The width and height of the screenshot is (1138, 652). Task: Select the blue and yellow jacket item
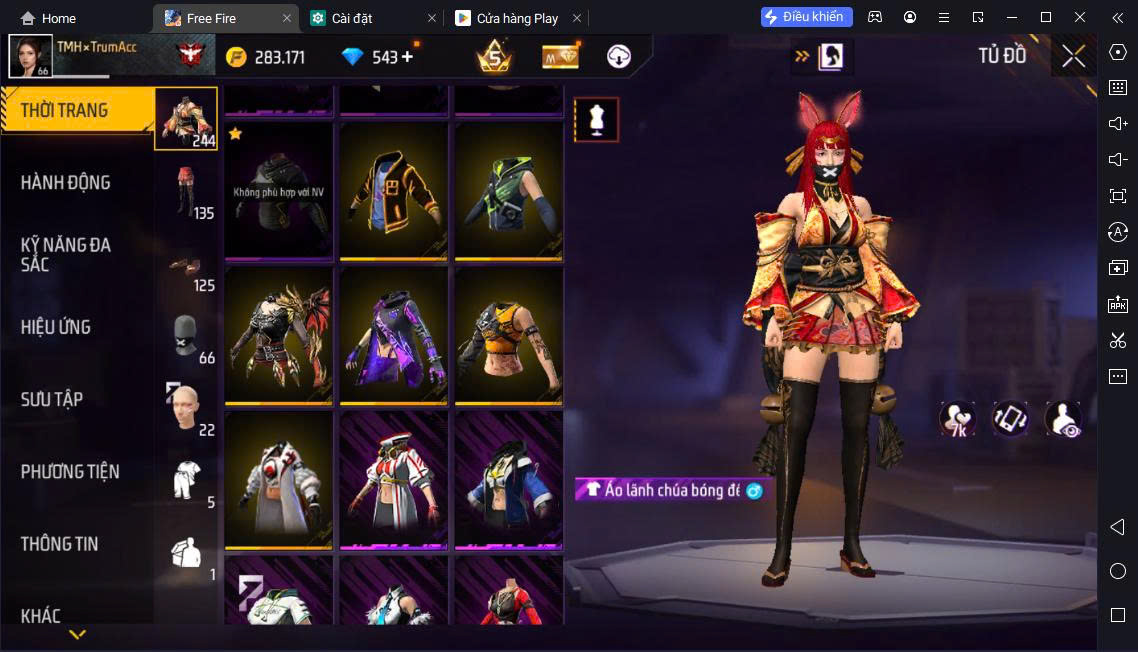point(509,480)
